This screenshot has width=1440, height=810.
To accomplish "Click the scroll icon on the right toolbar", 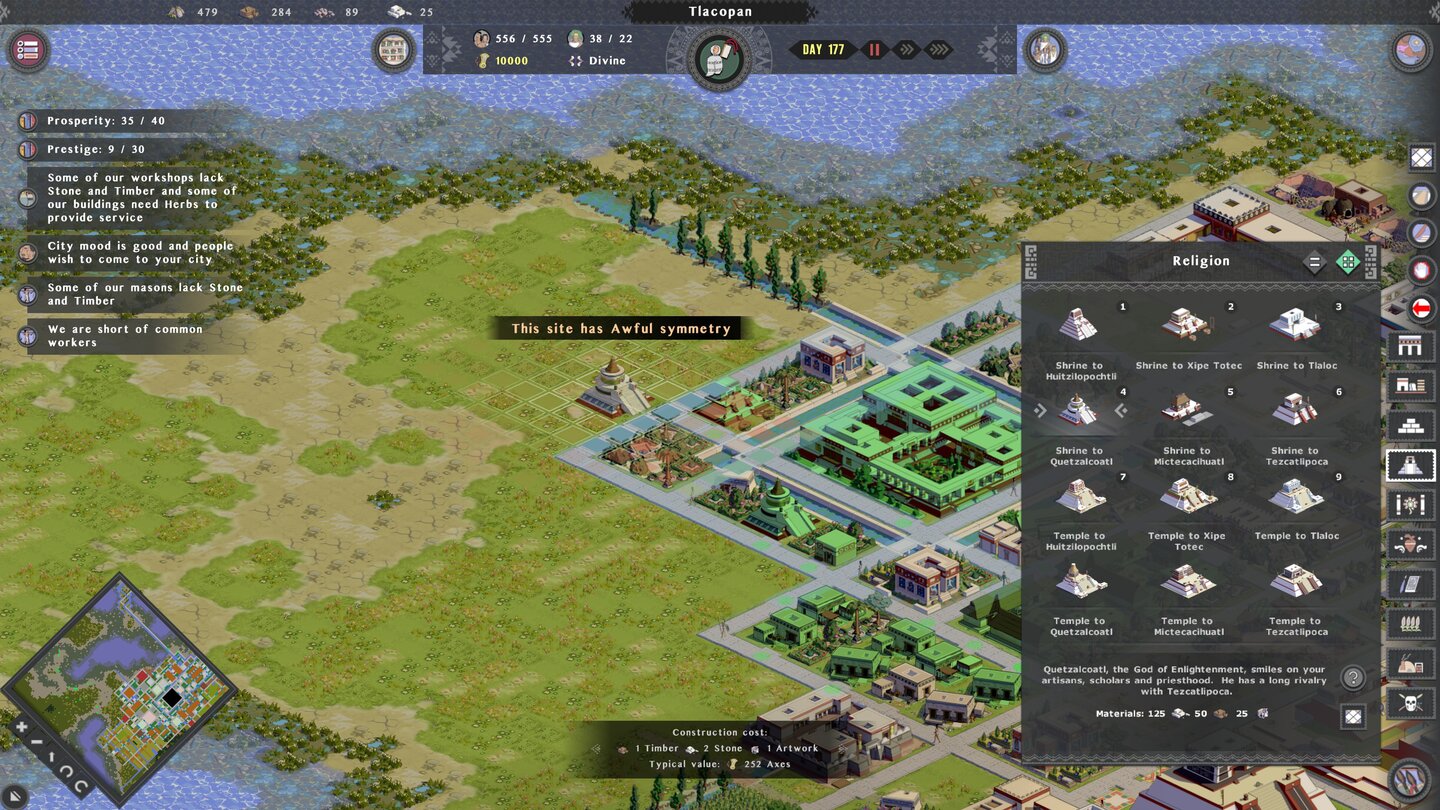I will 1412,583.
